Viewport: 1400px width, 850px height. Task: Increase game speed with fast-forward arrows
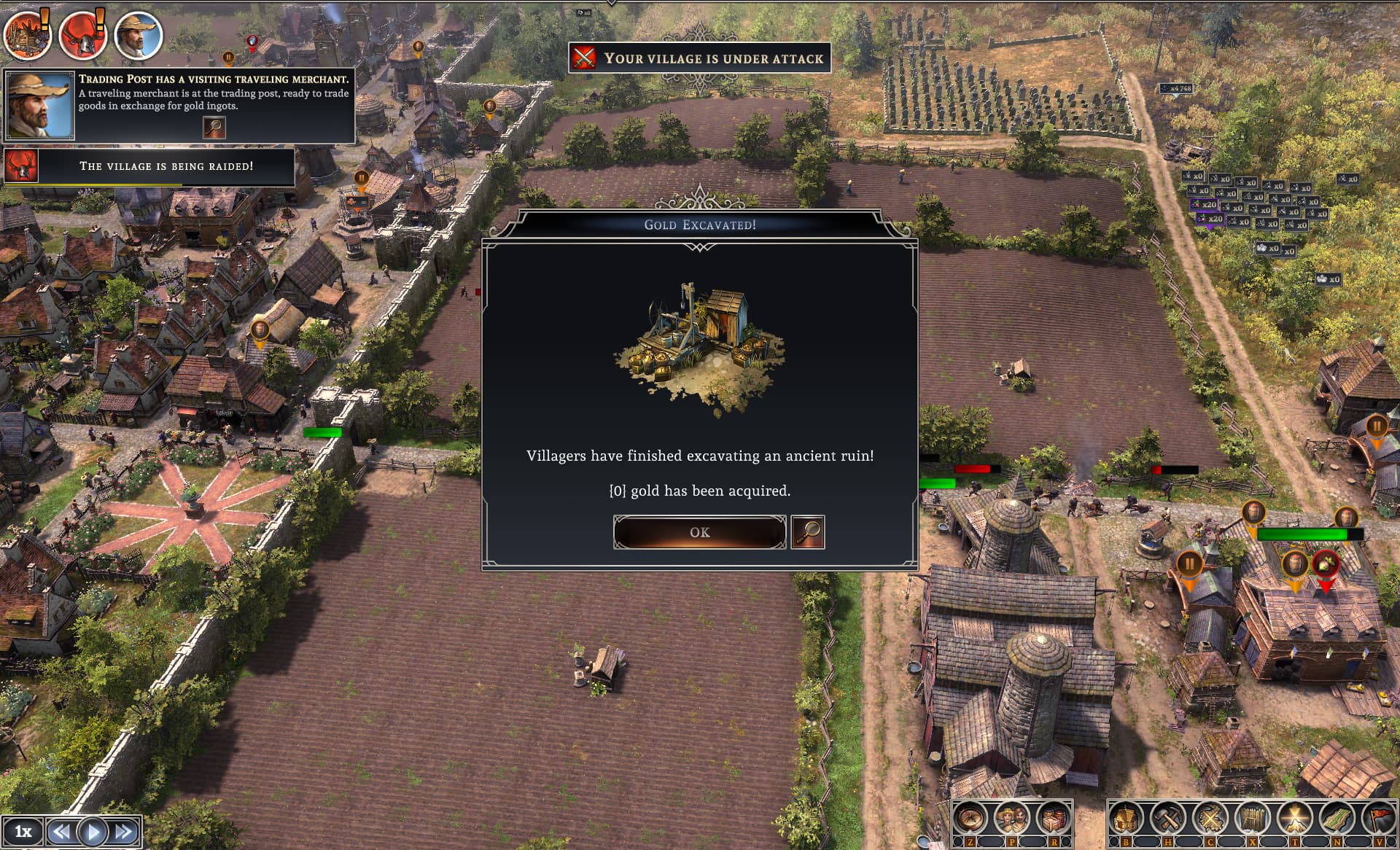coord(124,831)
